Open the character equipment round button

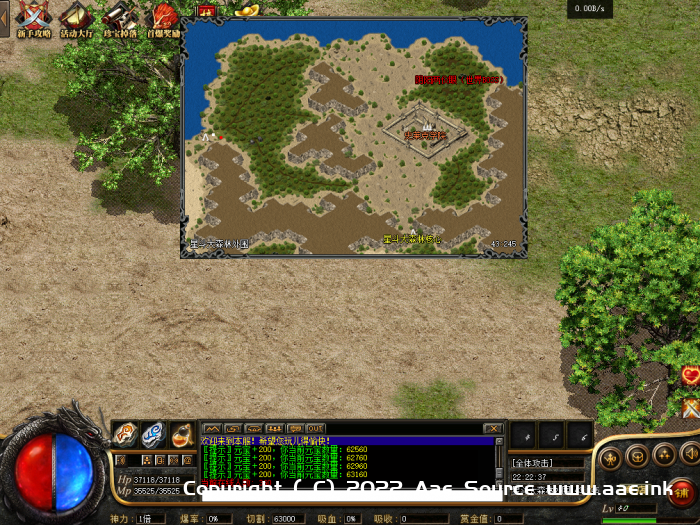pyautogui.click(x=610, y=457)
